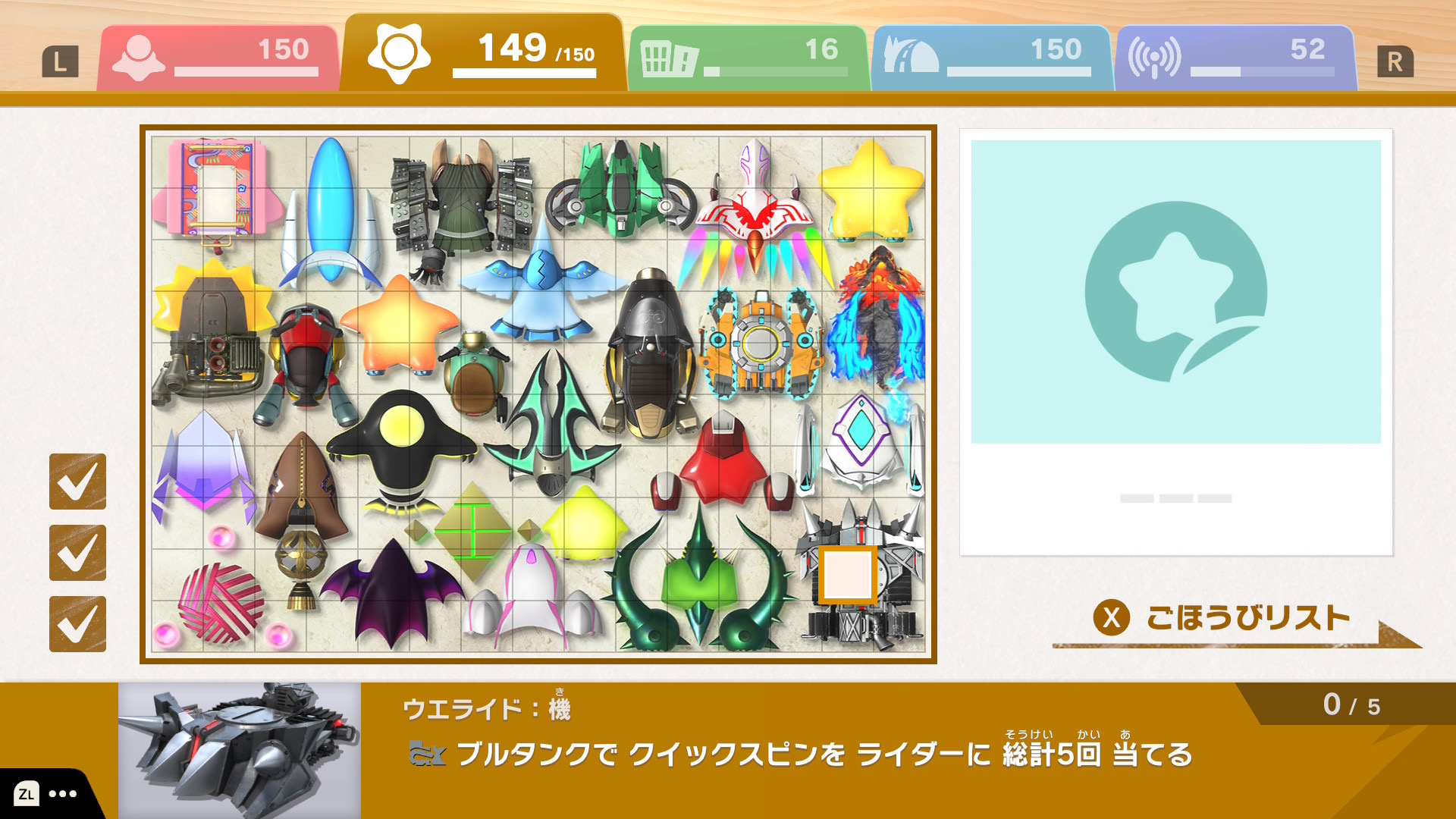Viewport: 1456px width, 819px height.
Task: Open the green tab showing 16
Action: pos(747,58)
